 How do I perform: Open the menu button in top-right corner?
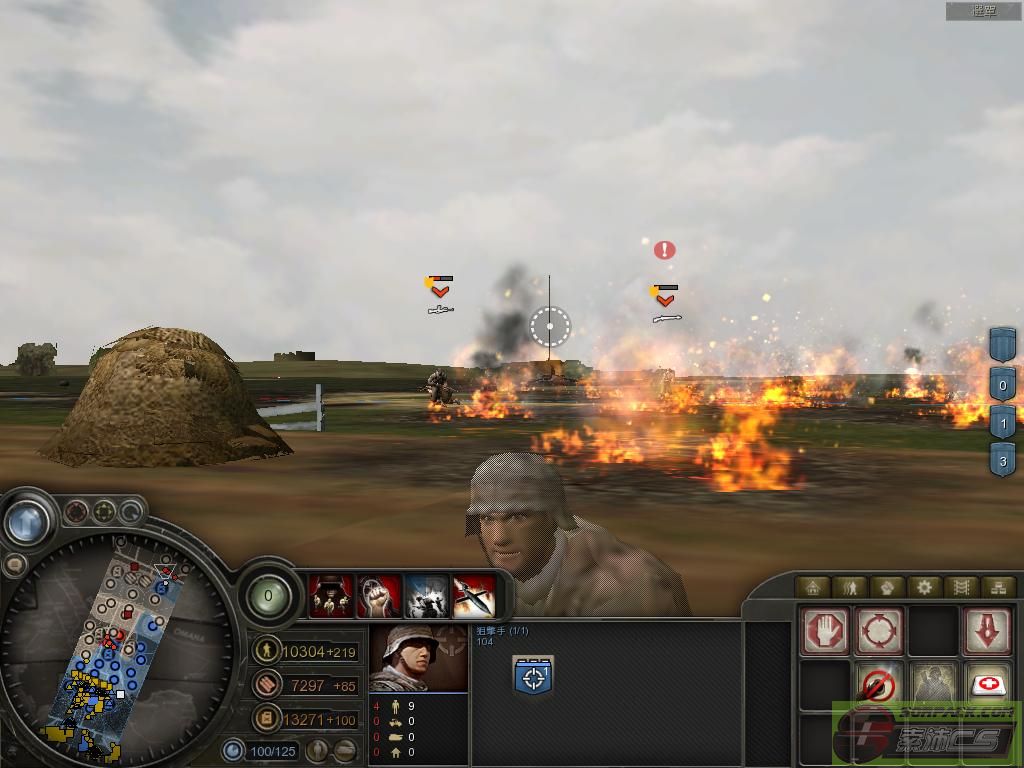(984, 11)
